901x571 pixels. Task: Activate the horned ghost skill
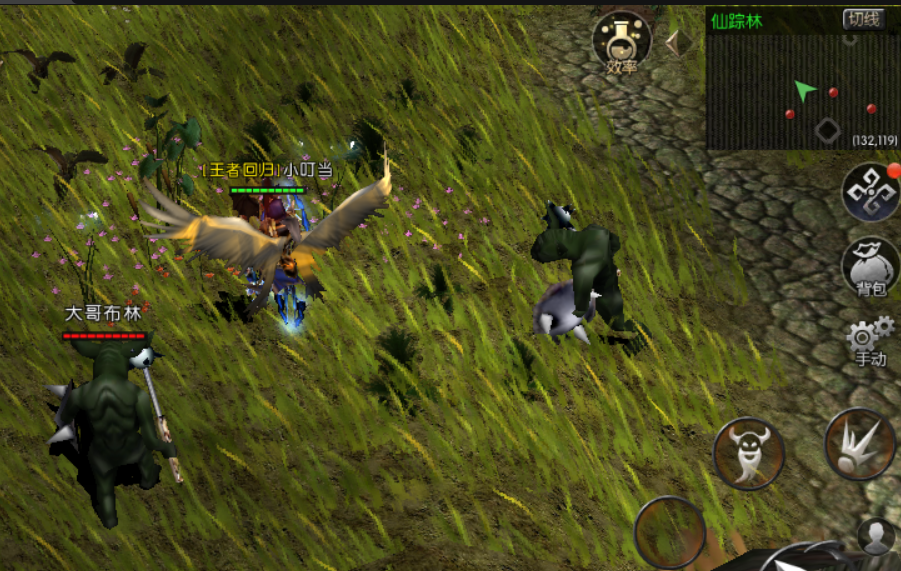click(748, 453)
